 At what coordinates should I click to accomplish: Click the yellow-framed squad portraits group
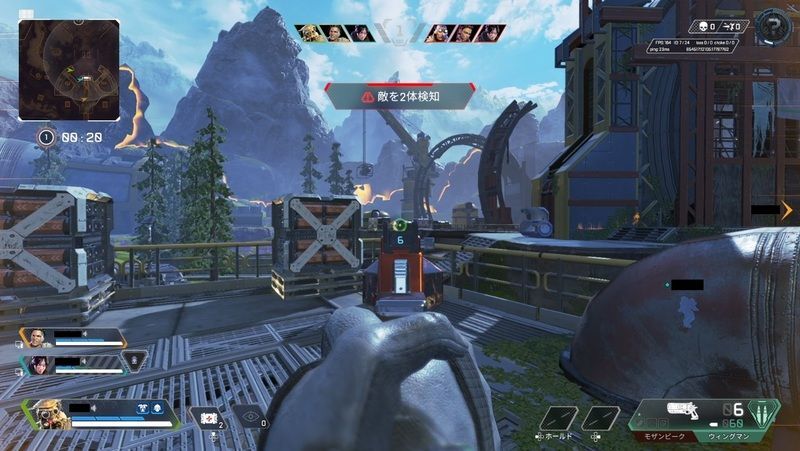pos(335,33)
